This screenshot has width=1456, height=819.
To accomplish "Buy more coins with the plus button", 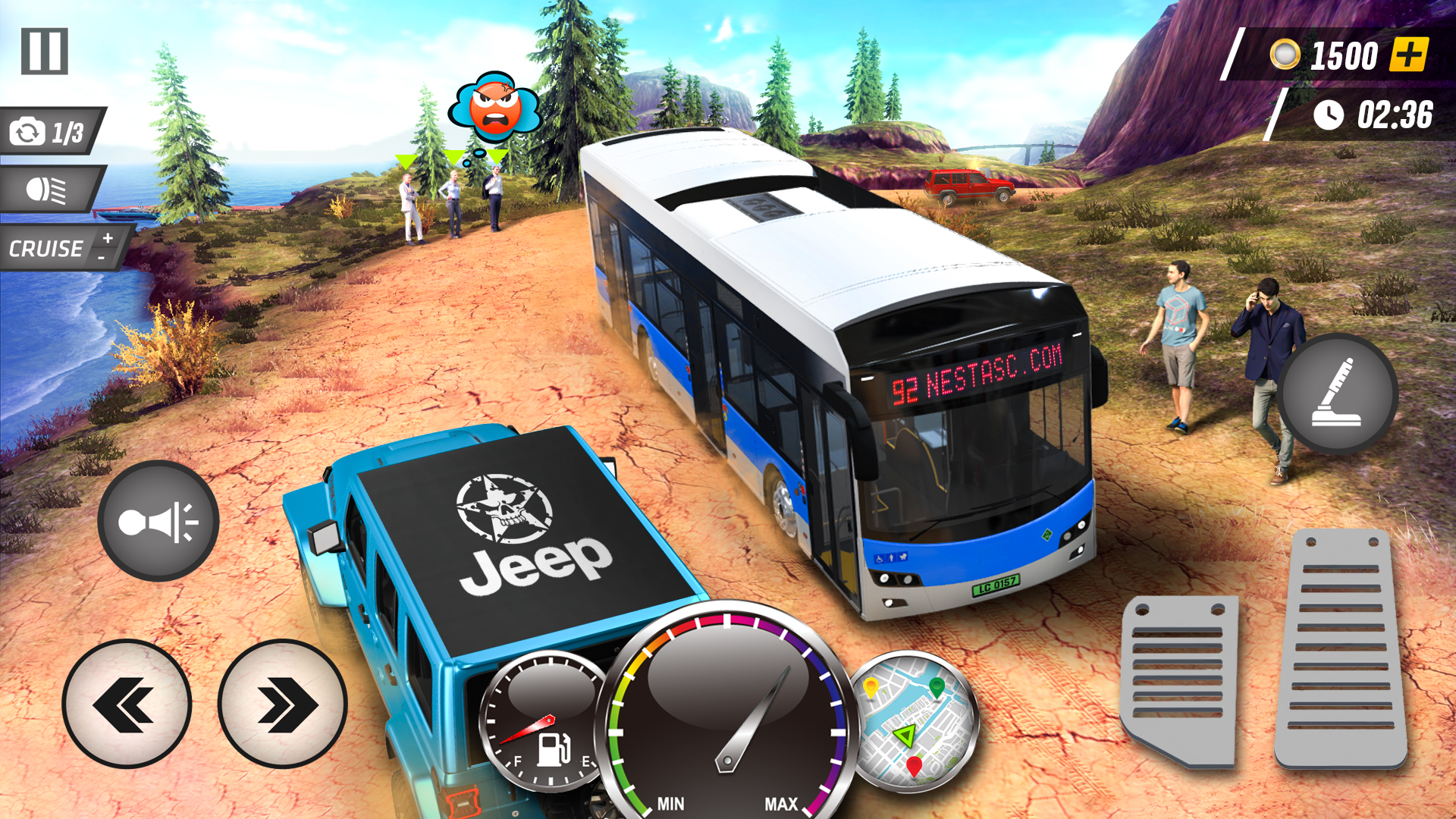I will pyautogui.click(x=1408, y=55).
